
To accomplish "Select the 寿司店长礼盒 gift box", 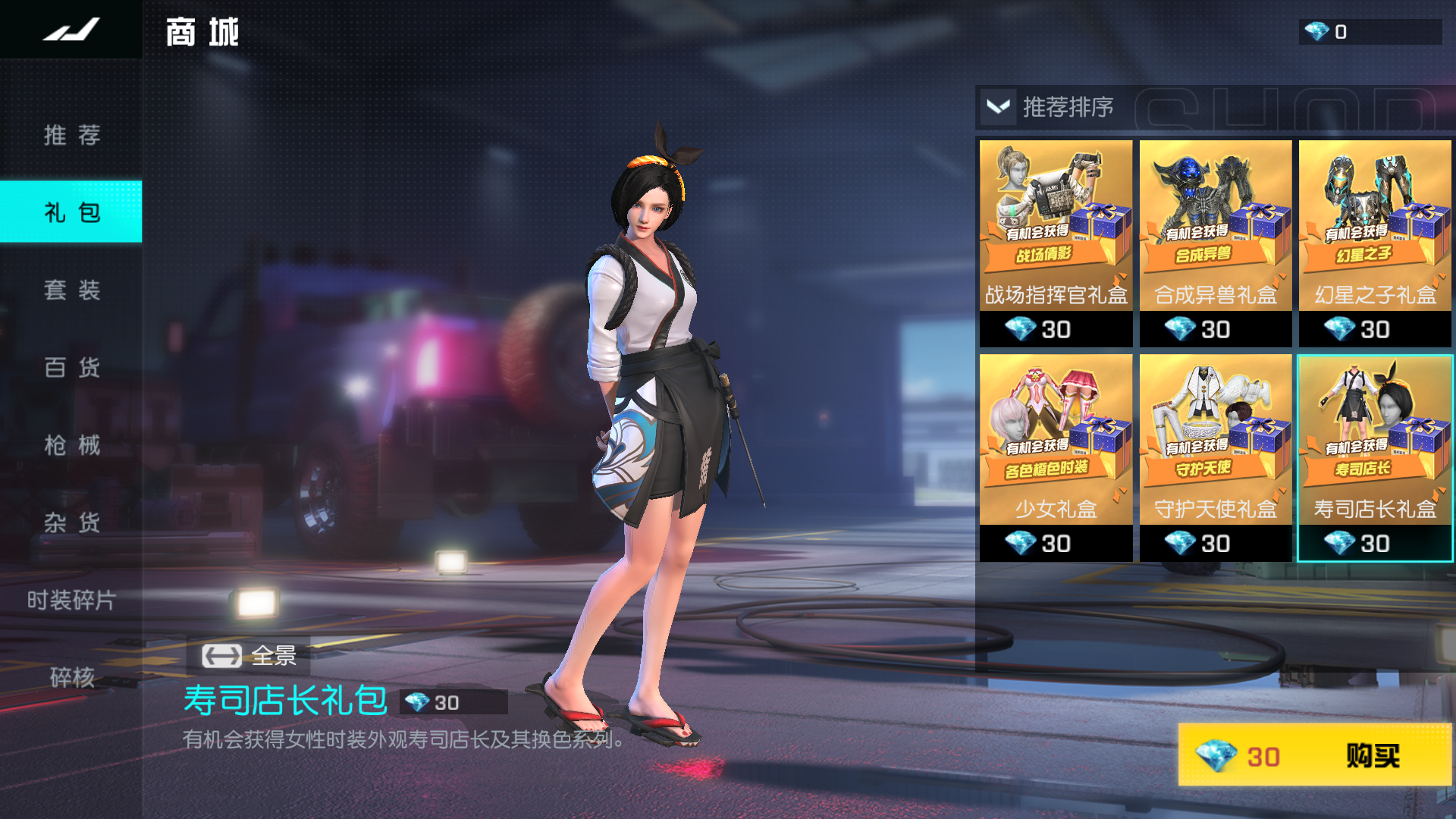I will pos(1375,458).
